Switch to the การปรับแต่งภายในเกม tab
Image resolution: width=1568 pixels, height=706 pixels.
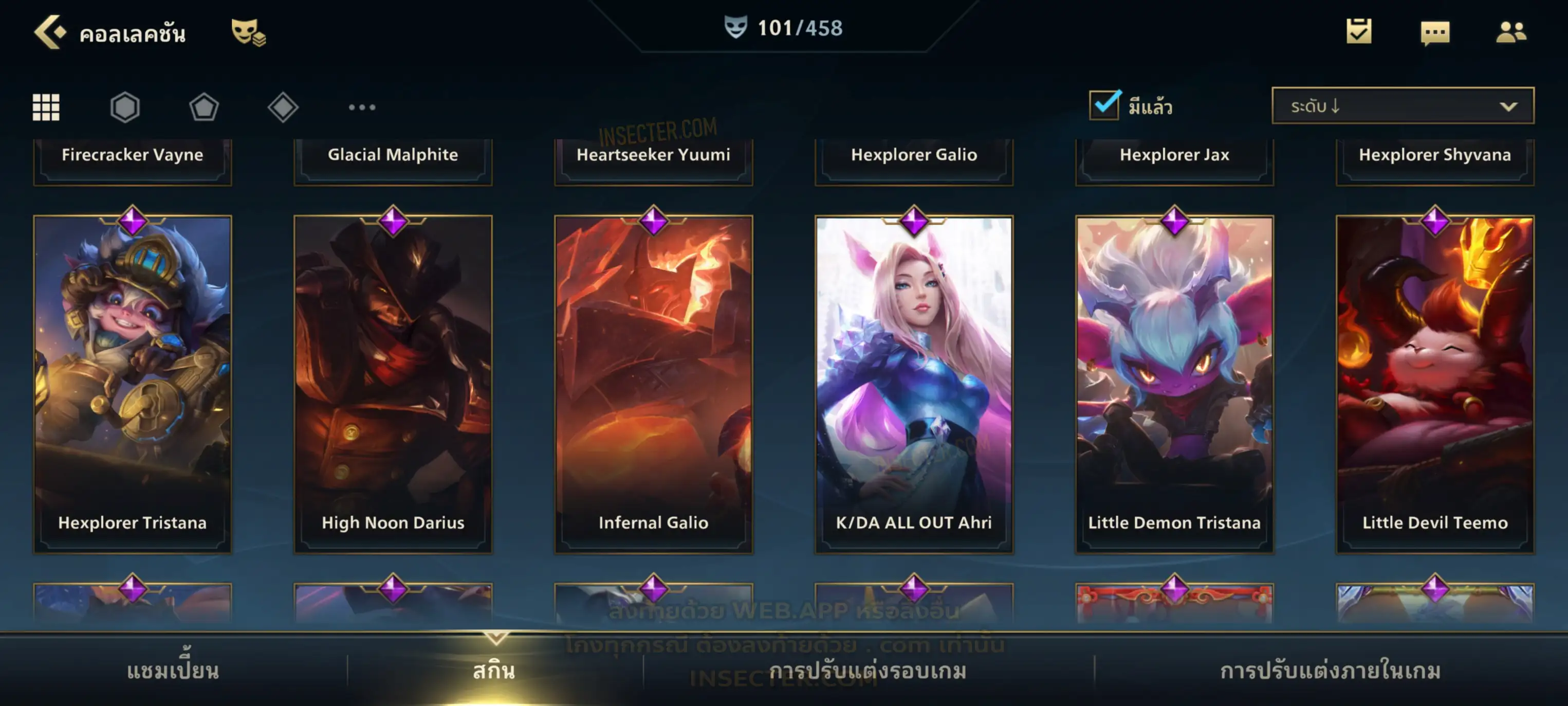pos(1330,671)
